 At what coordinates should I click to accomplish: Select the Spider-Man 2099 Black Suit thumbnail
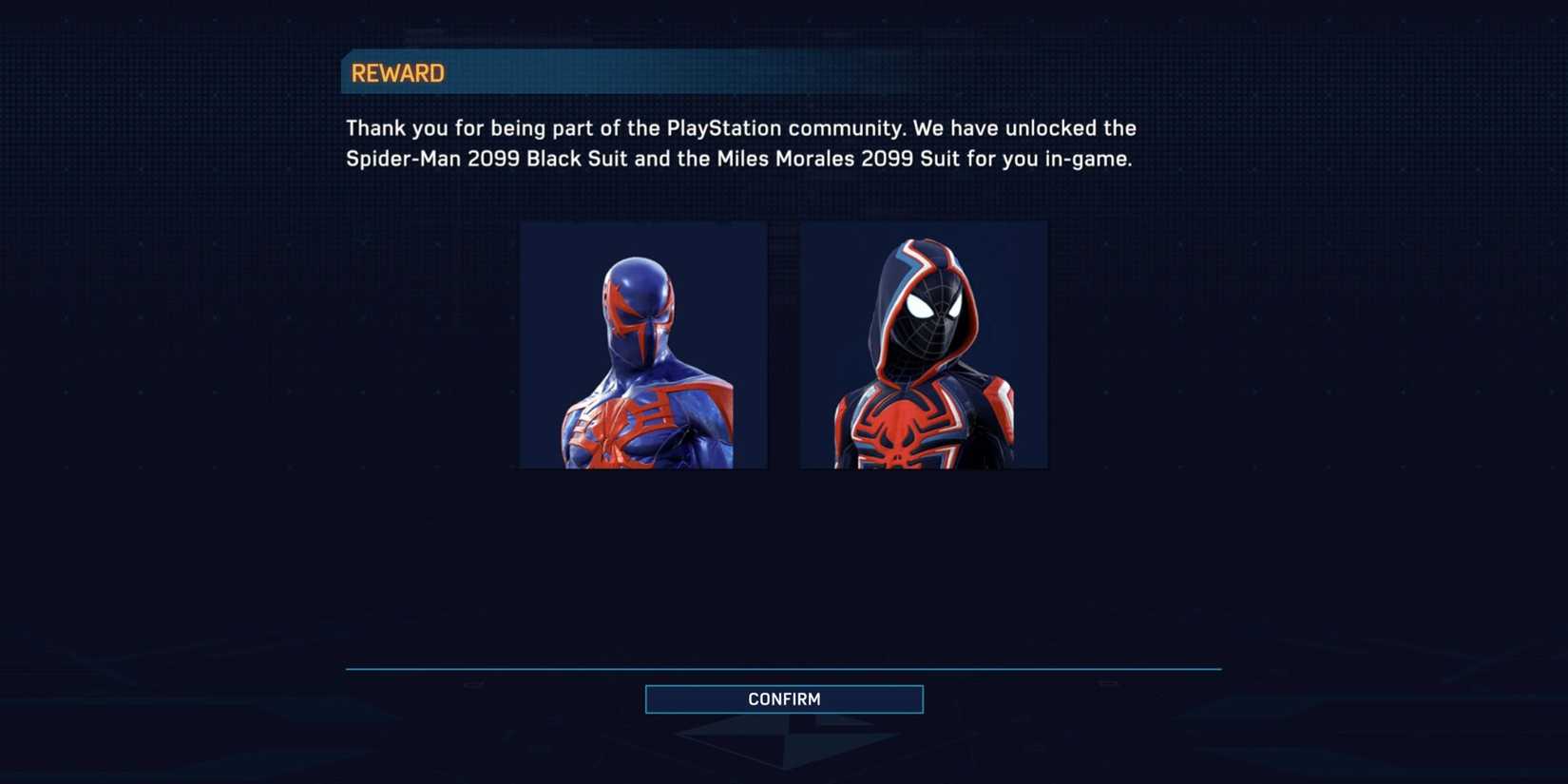pos(642,344)
